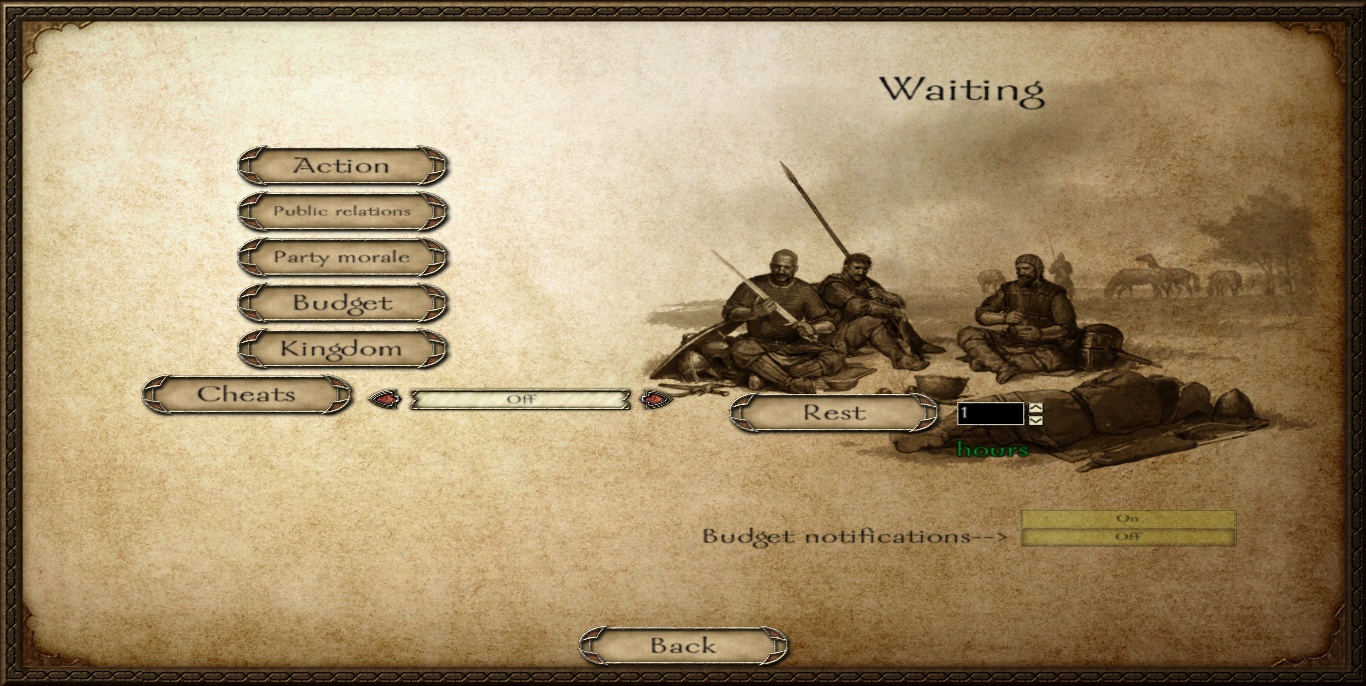Click the left arrow of the cheats selector
Viewport: 1366px width, 686px height.
pyautogui.click(x=384, y=400)
